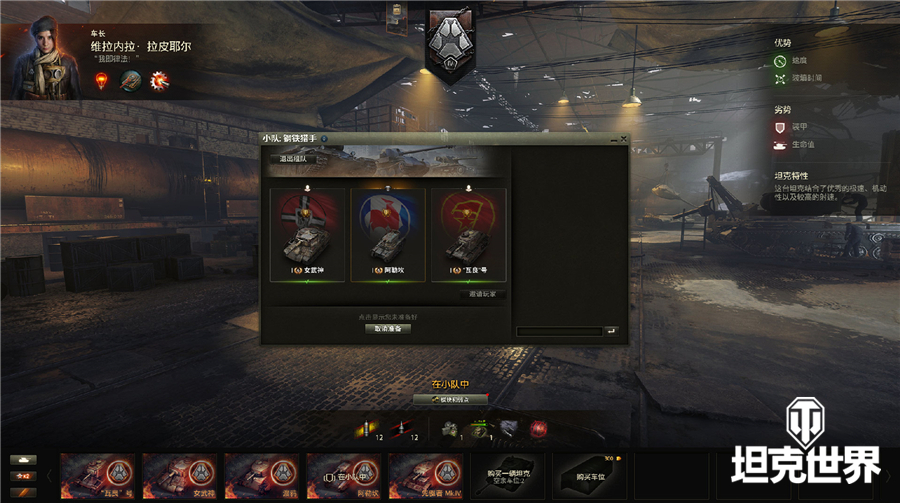Pick the "五良"号 tank card
Screen dimensions: 900x503
[x=468, y=236]
